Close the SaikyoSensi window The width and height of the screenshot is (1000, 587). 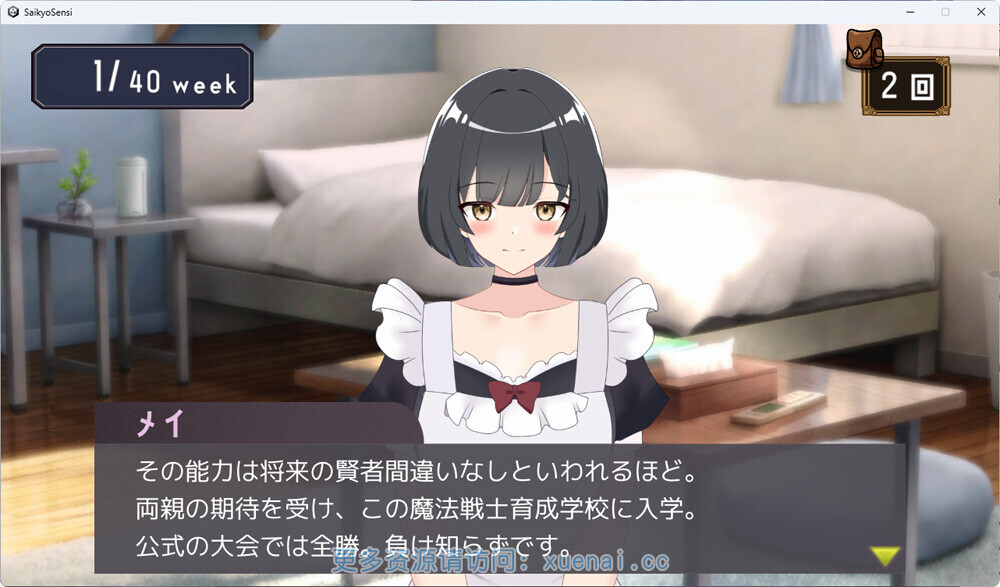tap(980, 11)
